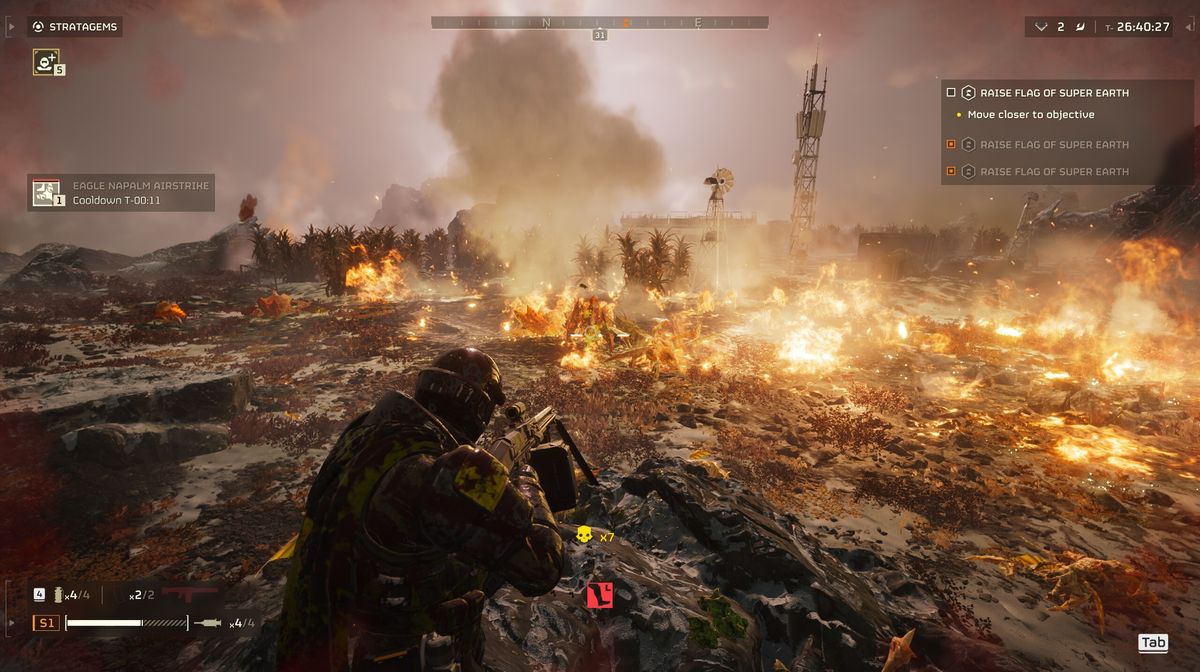Select the Reinforce stratagem icon
The image size is (1200, 672).
tap(45, 62)
